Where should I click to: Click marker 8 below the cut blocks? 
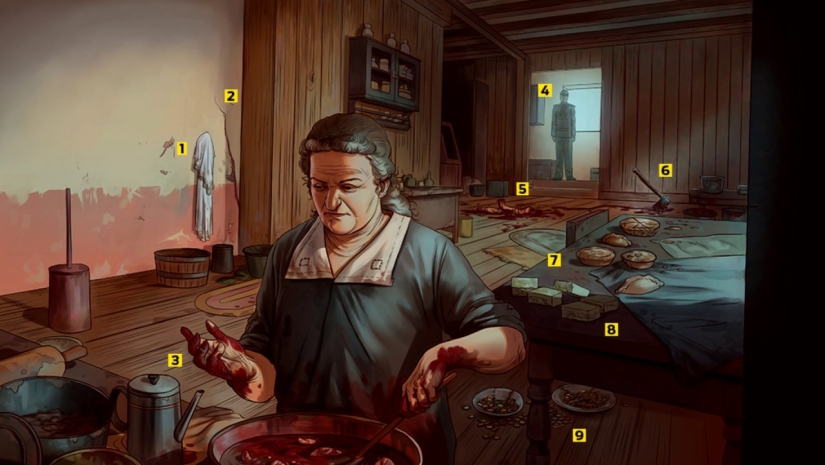click(x=611, y=328)
